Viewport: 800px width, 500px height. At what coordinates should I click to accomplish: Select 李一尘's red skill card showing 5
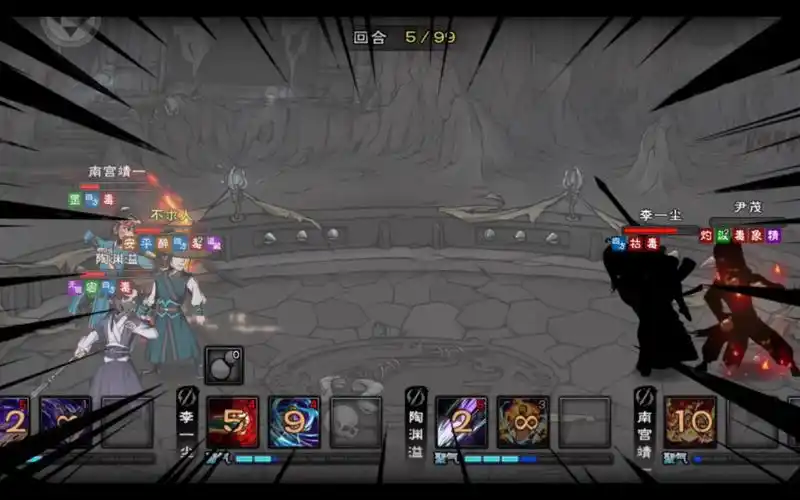tap(232, 422)
